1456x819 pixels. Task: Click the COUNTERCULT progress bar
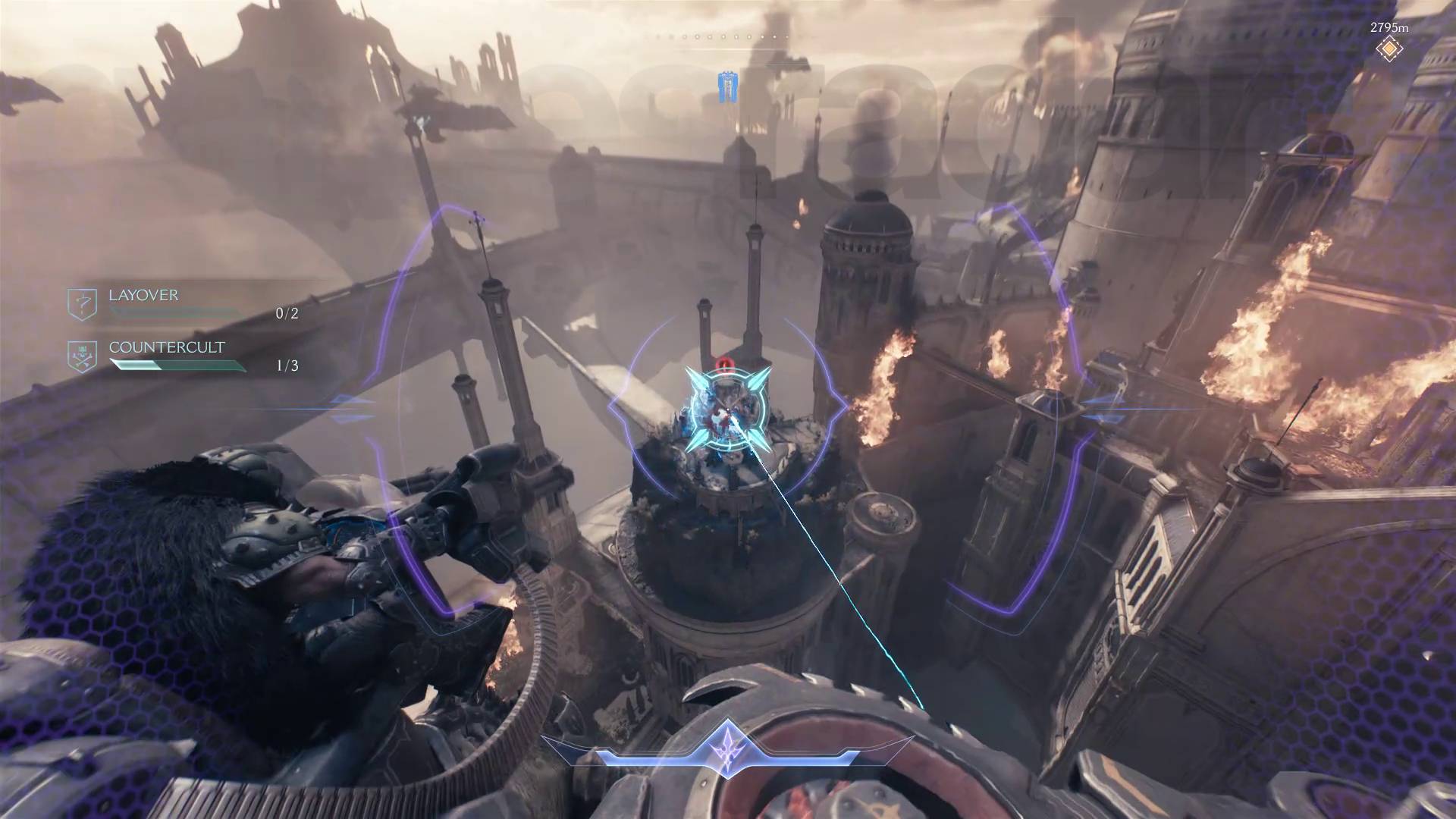pyautogui.click(x=178, y=365)
